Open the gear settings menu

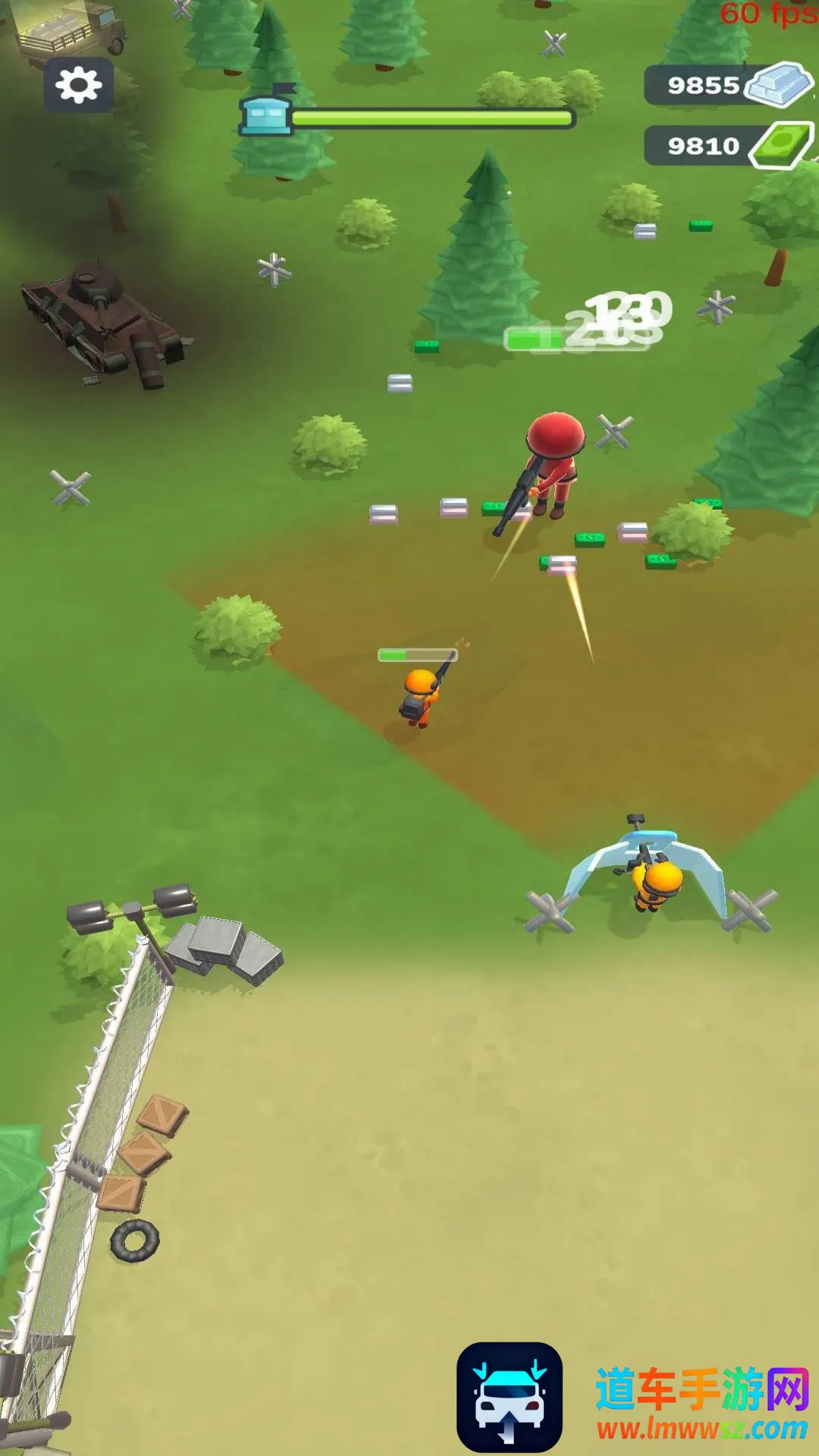click(78, 85)
